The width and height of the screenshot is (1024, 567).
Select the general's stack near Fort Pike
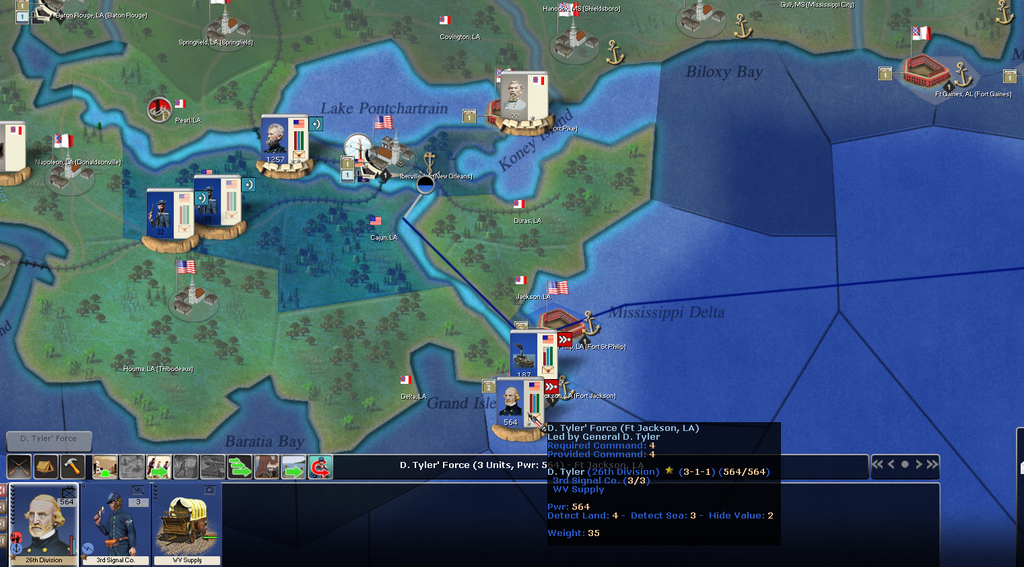515,98
